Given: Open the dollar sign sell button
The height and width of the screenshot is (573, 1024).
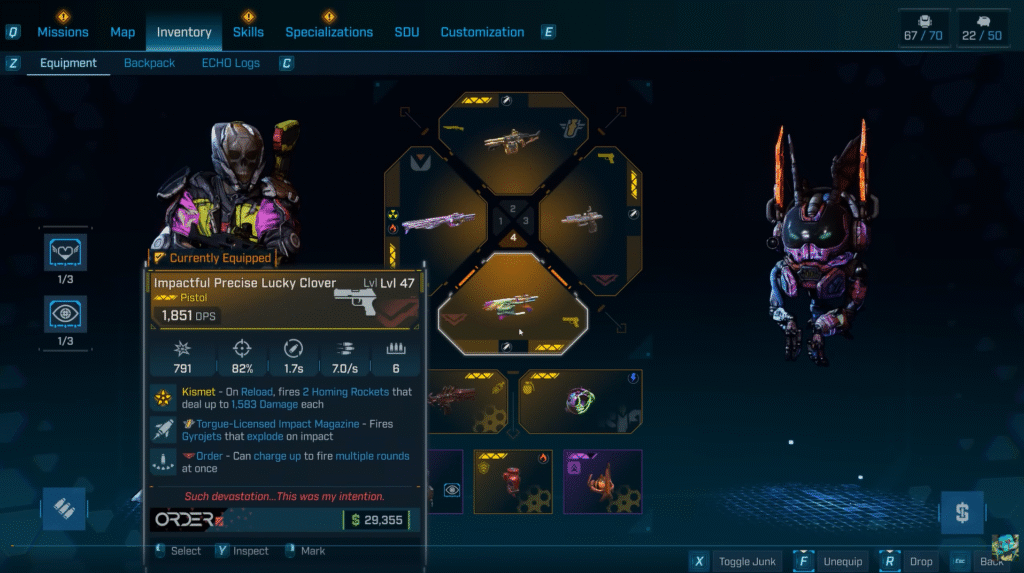Looking at the screenshot, I should [961, 513].
